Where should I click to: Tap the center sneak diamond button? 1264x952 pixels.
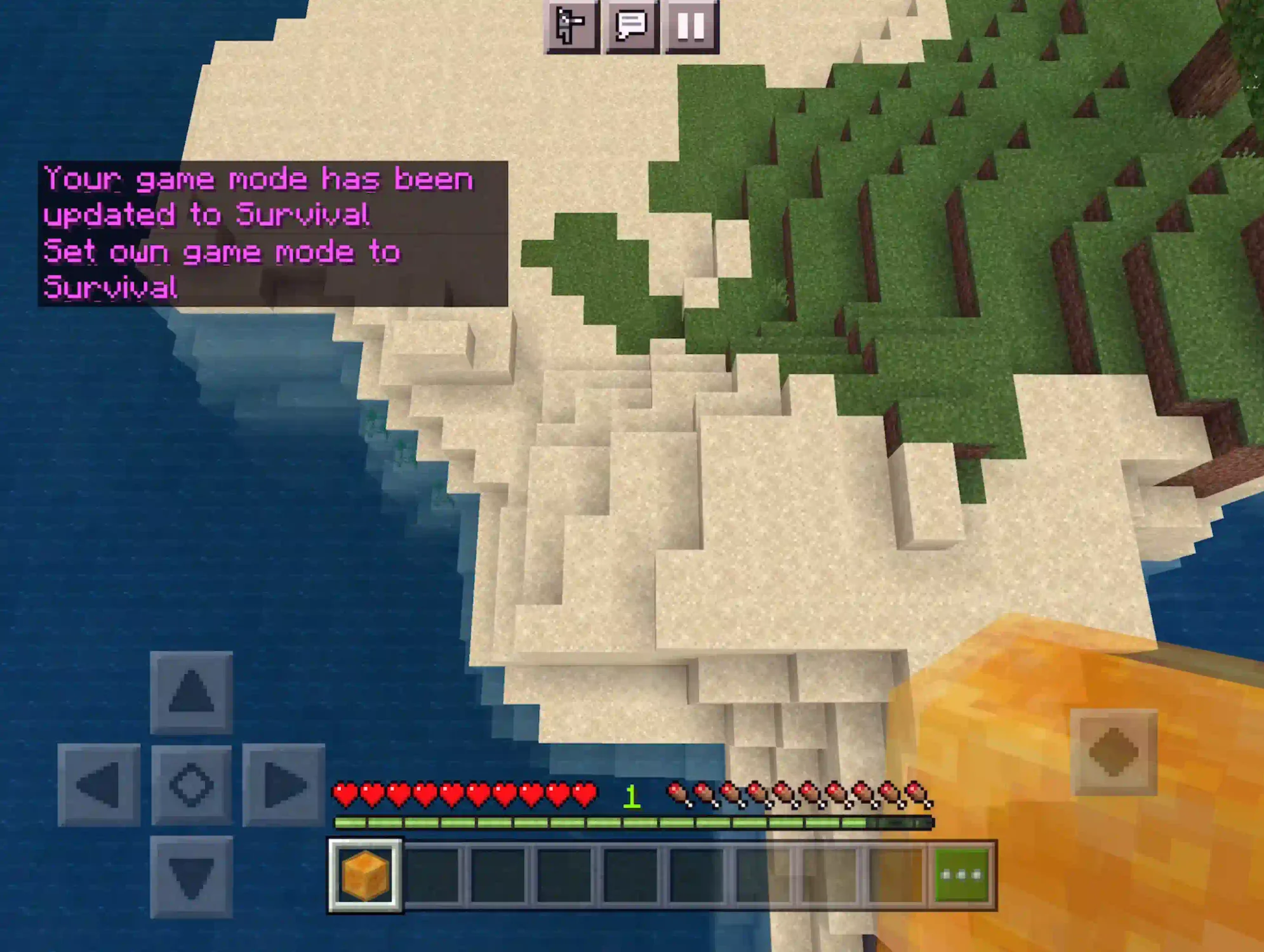191,785
